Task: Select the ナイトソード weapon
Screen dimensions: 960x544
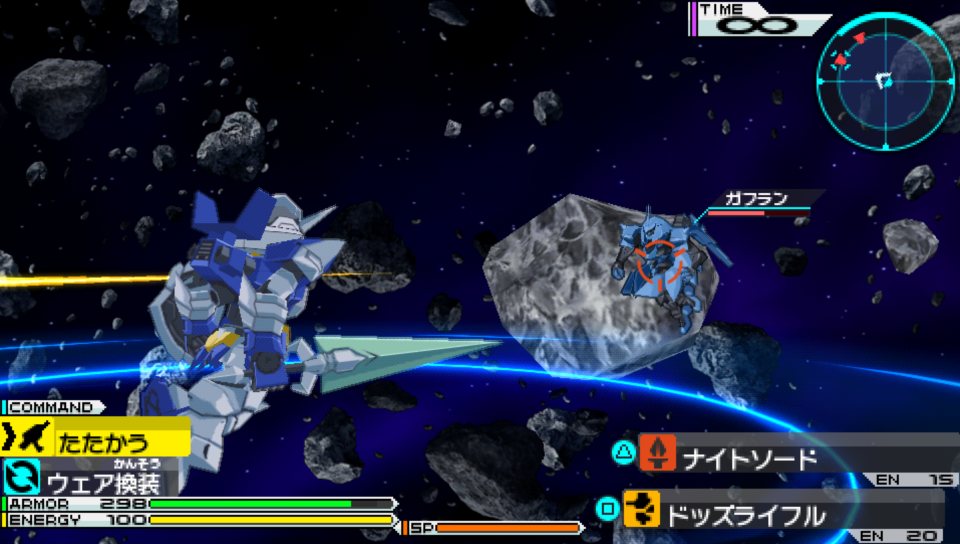Action: (750, 458)
